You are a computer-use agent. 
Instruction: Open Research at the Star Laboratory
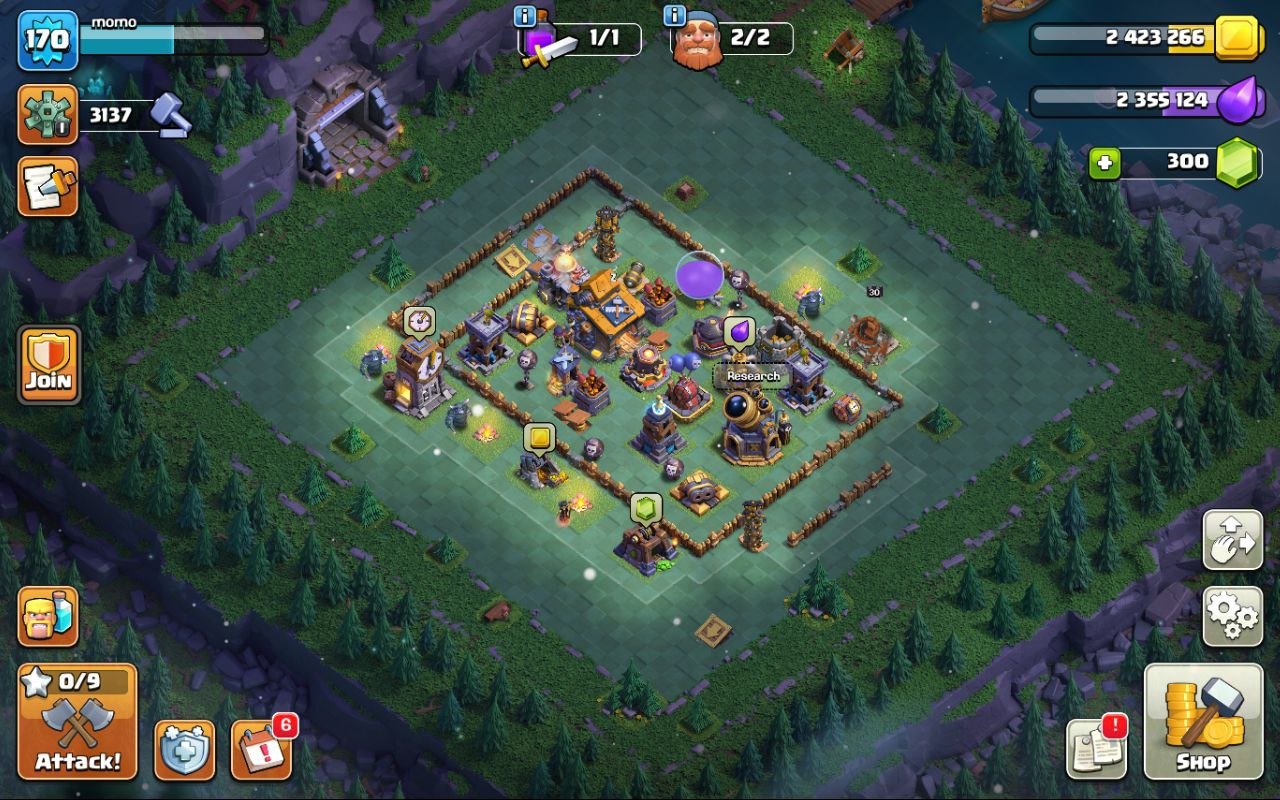tap(754, 374)
